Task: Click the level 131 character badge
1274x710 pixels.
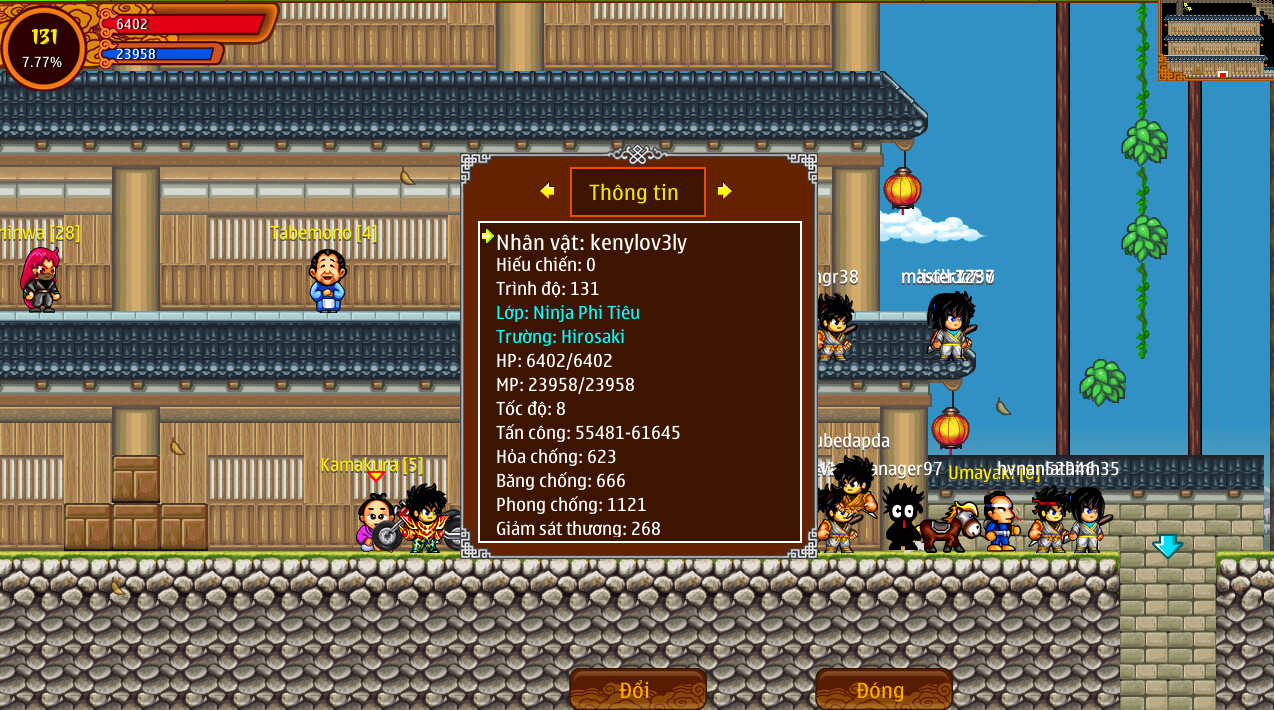Action: pyautogui.click(x=43, y=47)
